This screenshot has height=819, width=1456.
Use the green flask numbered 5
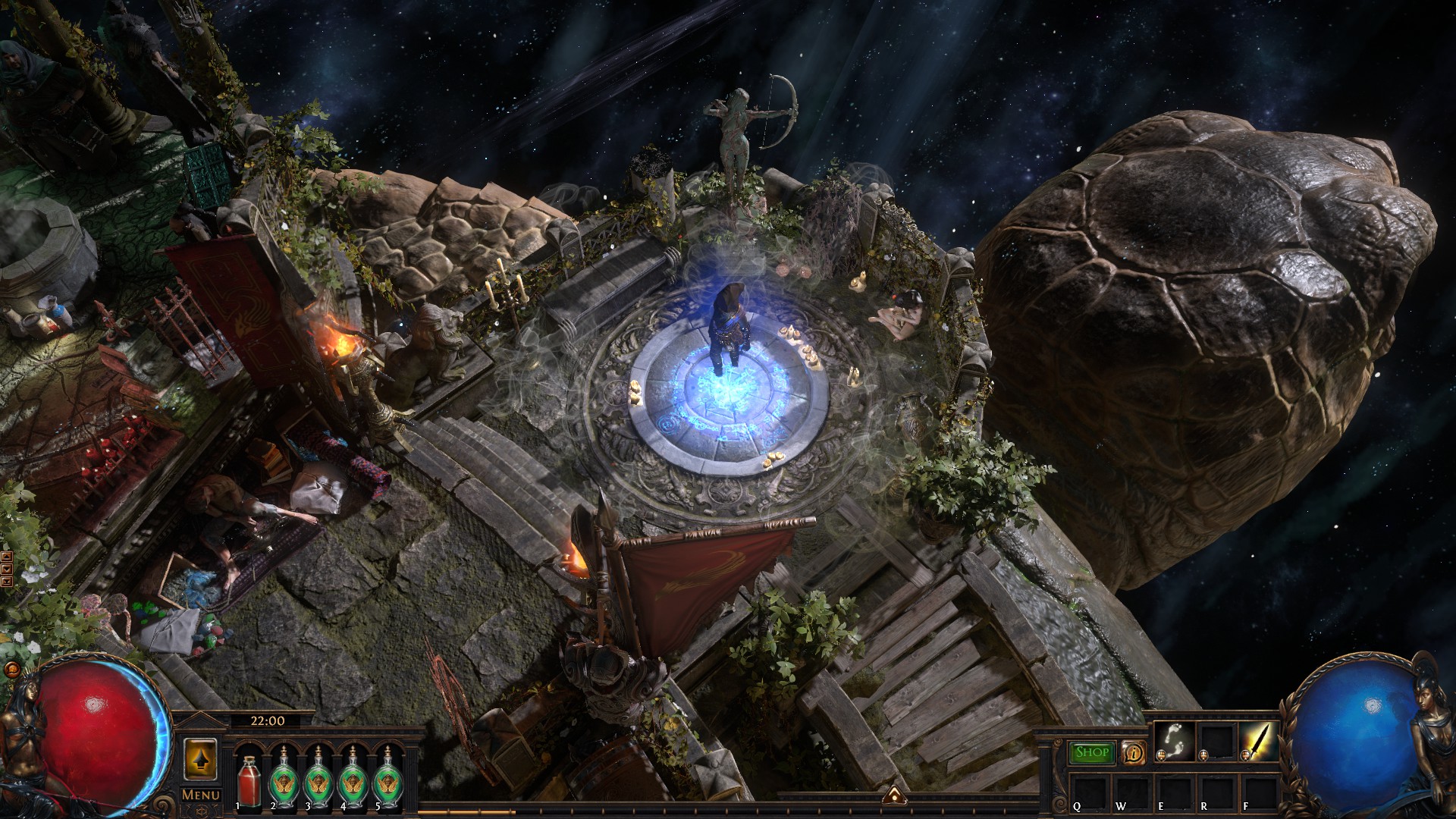[x=388, y=778]
